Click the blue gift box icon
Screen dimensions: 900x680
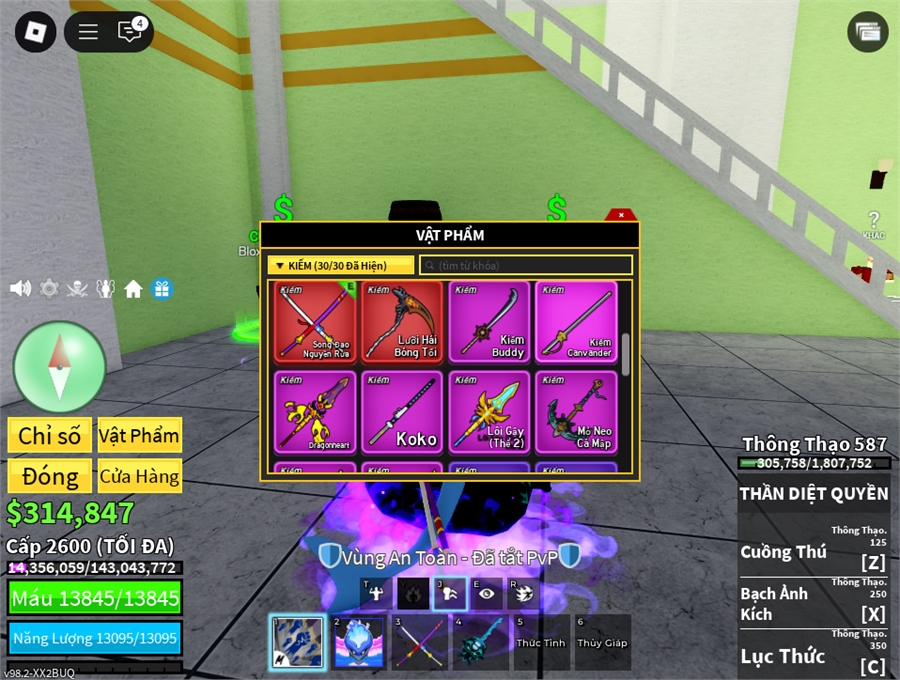(162, 289)
